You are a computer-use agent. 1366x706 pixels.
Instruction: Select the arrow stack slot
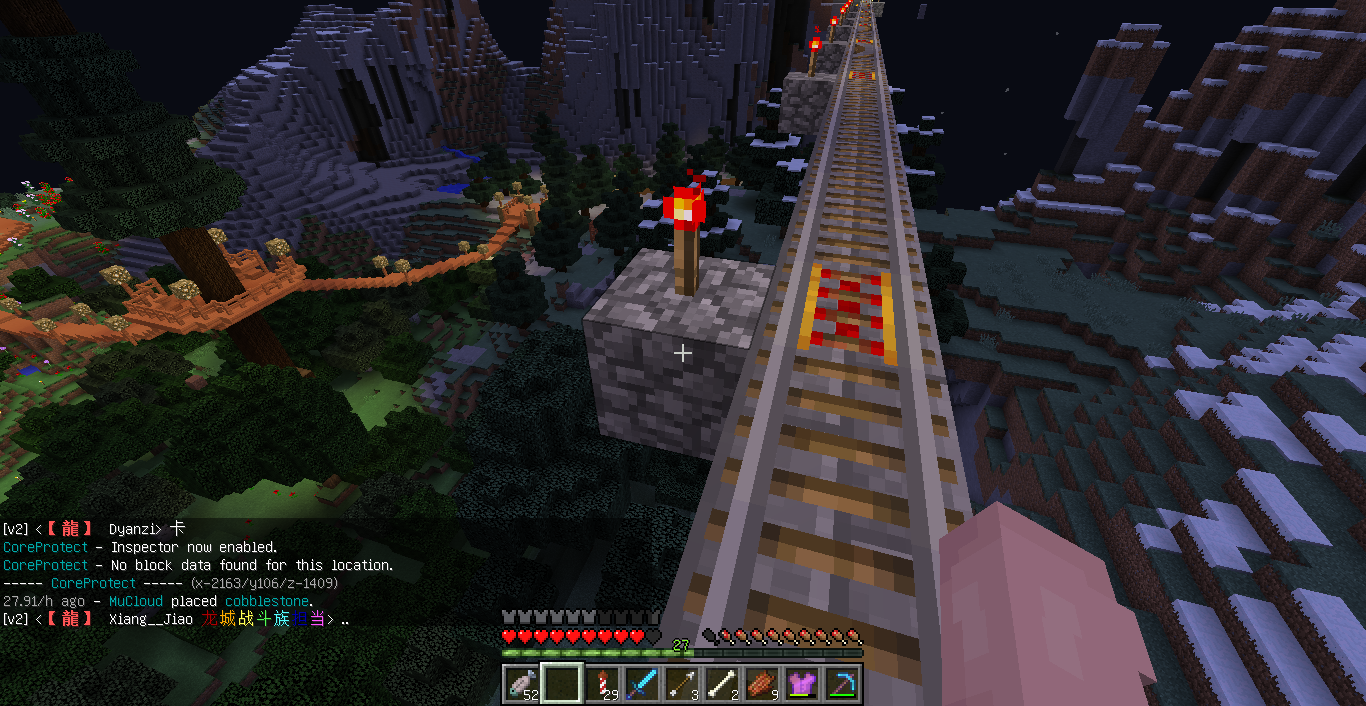(x=682, y=683)
